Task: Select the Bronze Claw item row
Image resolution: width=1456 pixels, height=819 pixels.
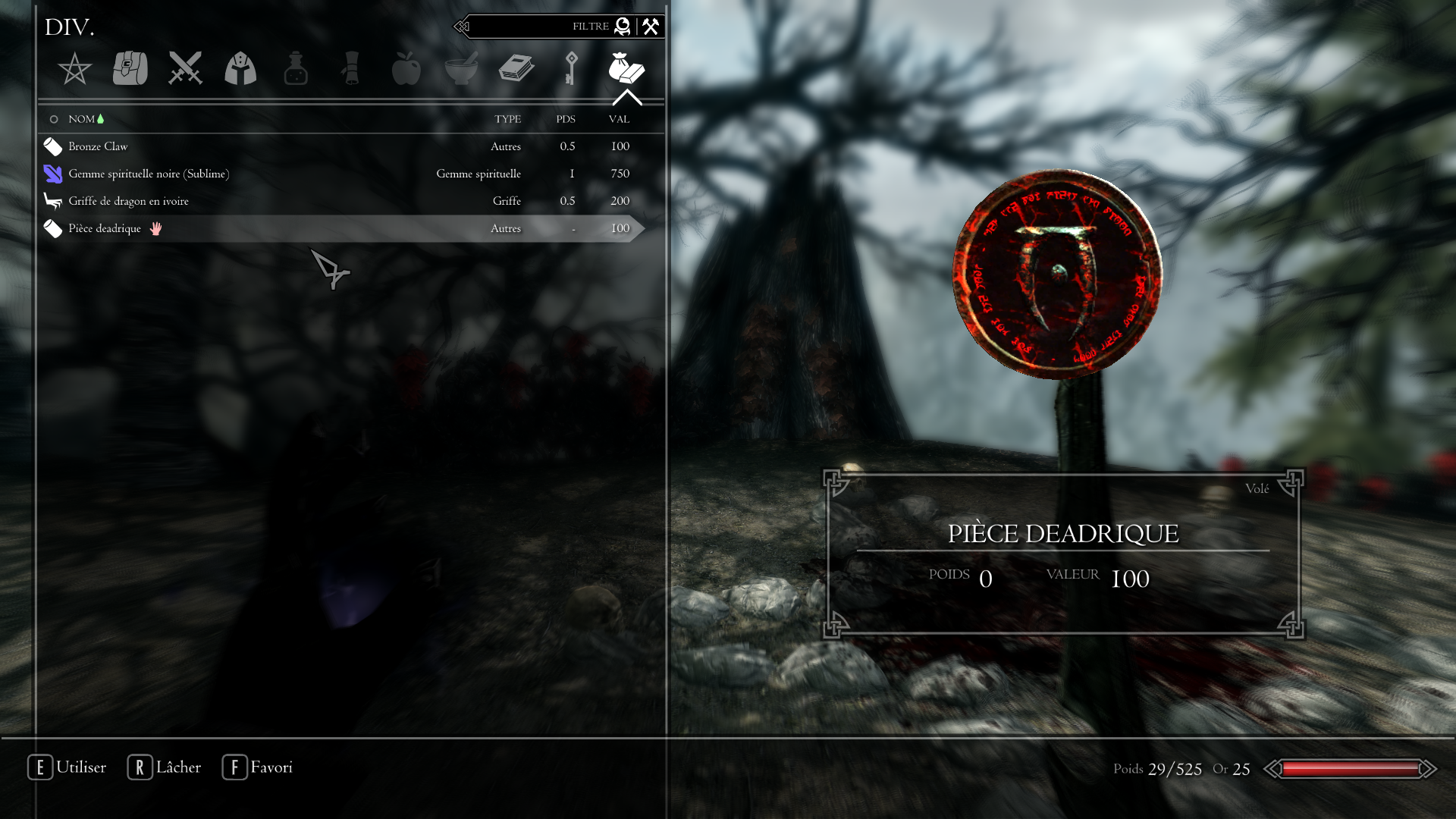Action: tap(98, 146)
